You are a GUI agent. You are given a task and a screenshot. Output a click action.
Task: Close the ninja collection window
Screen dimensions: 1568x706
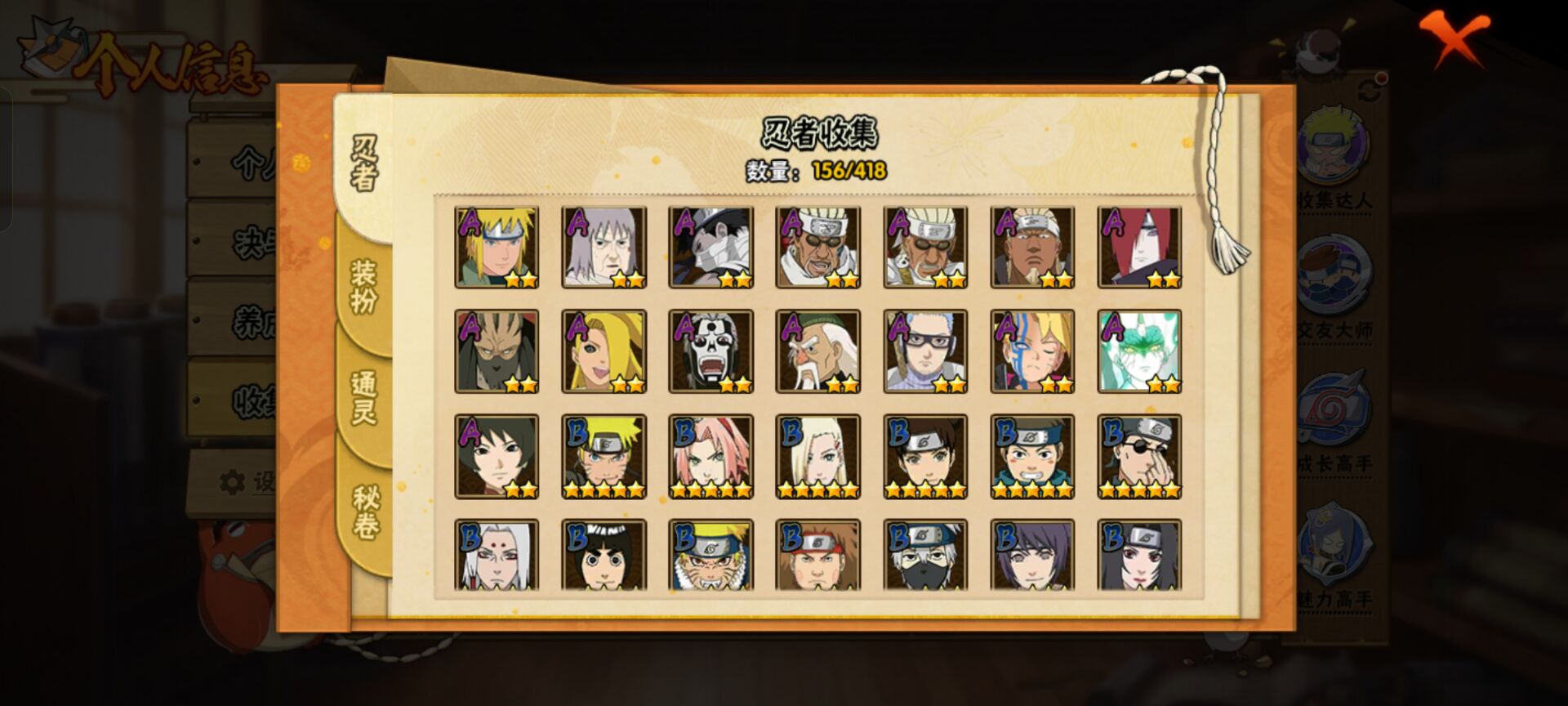tap(1454, 38)
